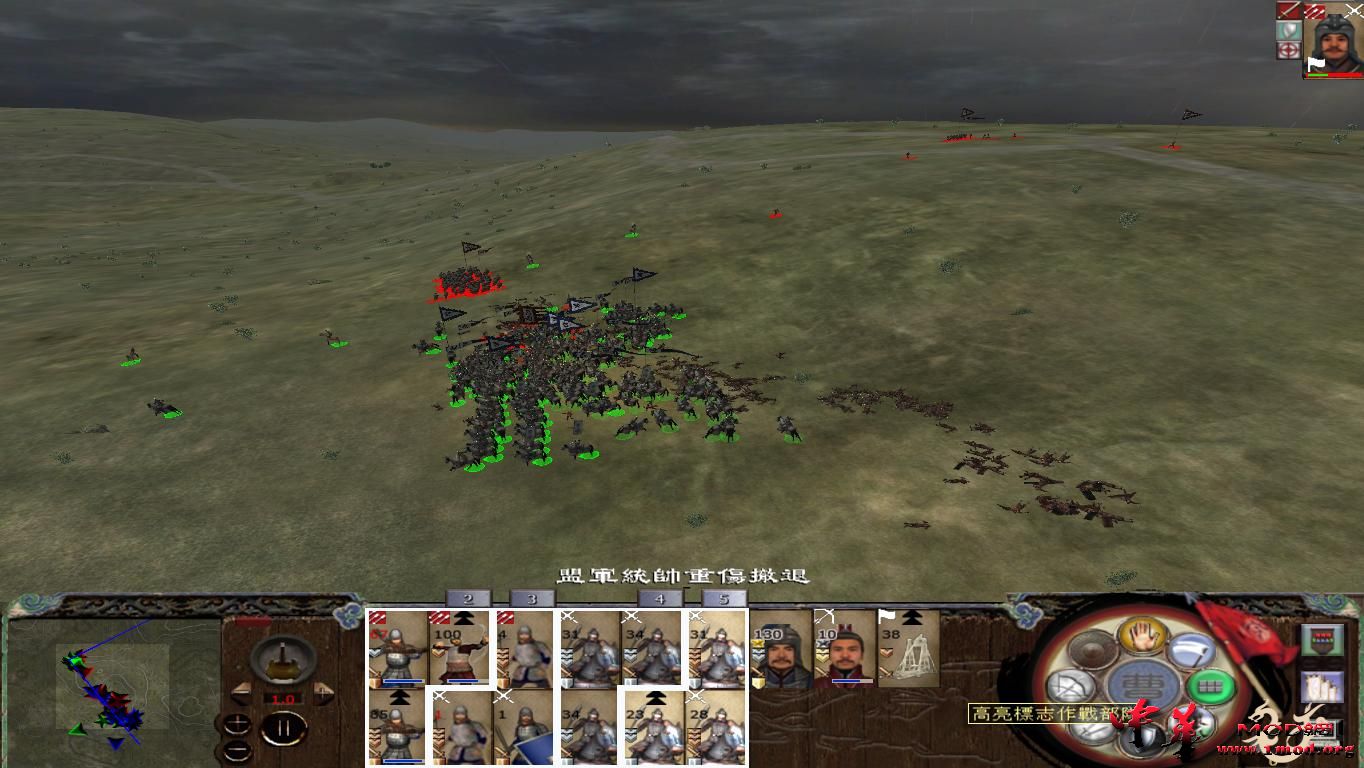Open the scrolls panel below the banner button
The image size is (1364, 768).
tap(1322, 687)
